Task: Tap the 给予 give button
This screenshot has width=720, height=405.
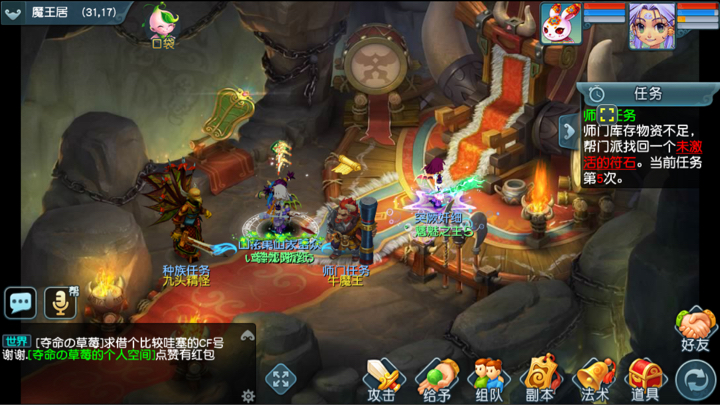Action: point(436,379)
